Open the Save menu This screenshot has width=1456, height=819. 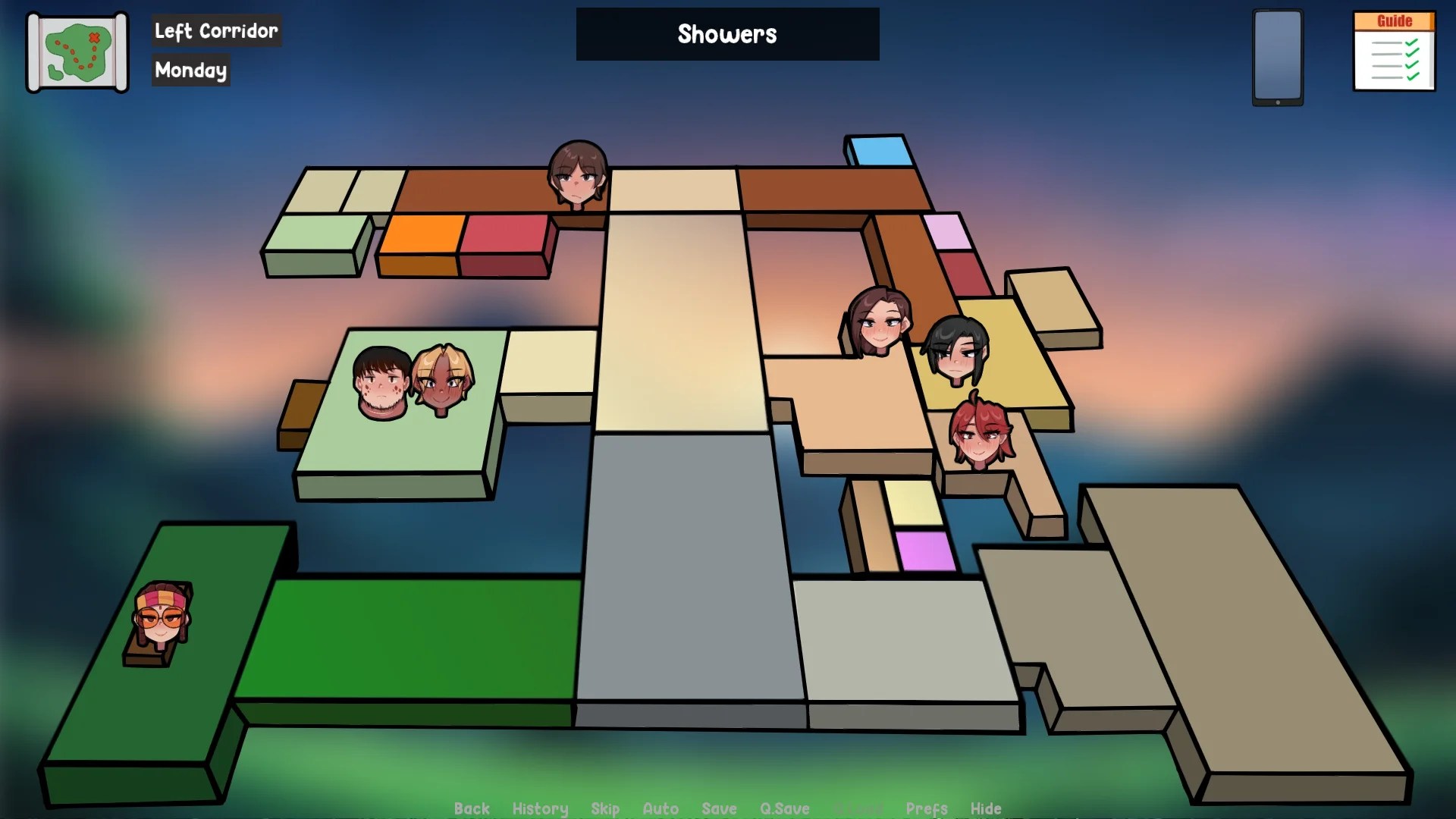[x=719, y=808]
